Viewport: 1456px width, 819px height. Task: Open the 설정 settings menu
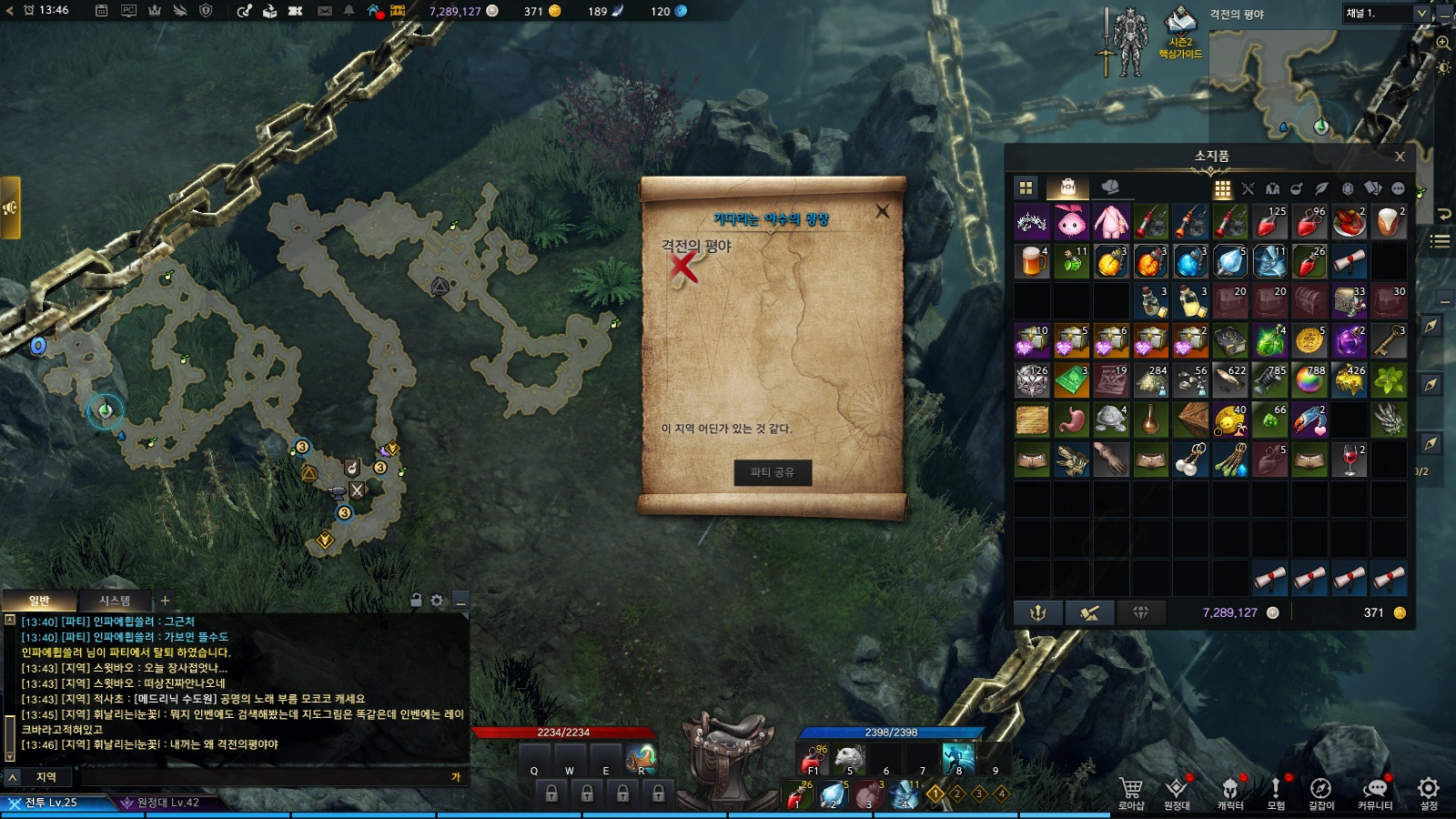click(1429, 792)
